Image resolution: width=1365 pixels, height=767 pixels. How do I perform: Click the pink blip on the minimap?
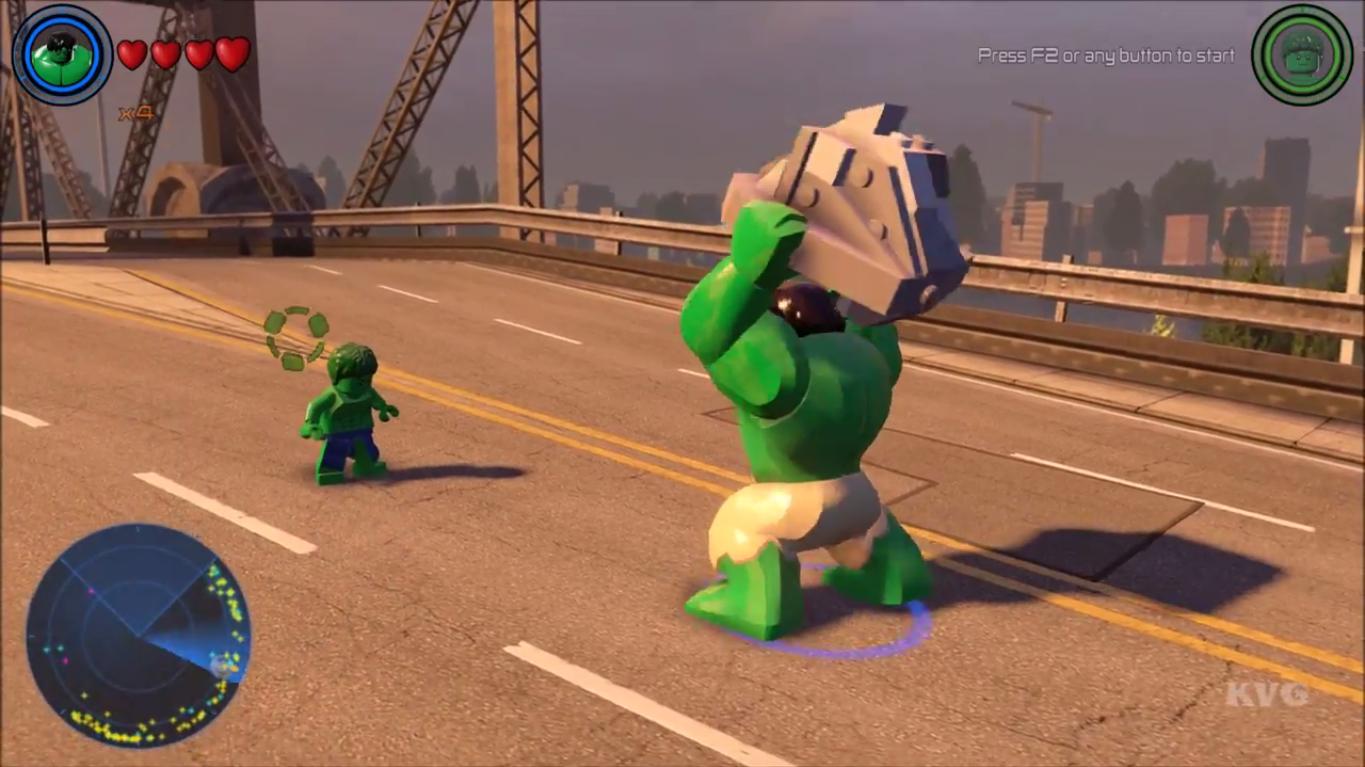click(x=92, y=591)
